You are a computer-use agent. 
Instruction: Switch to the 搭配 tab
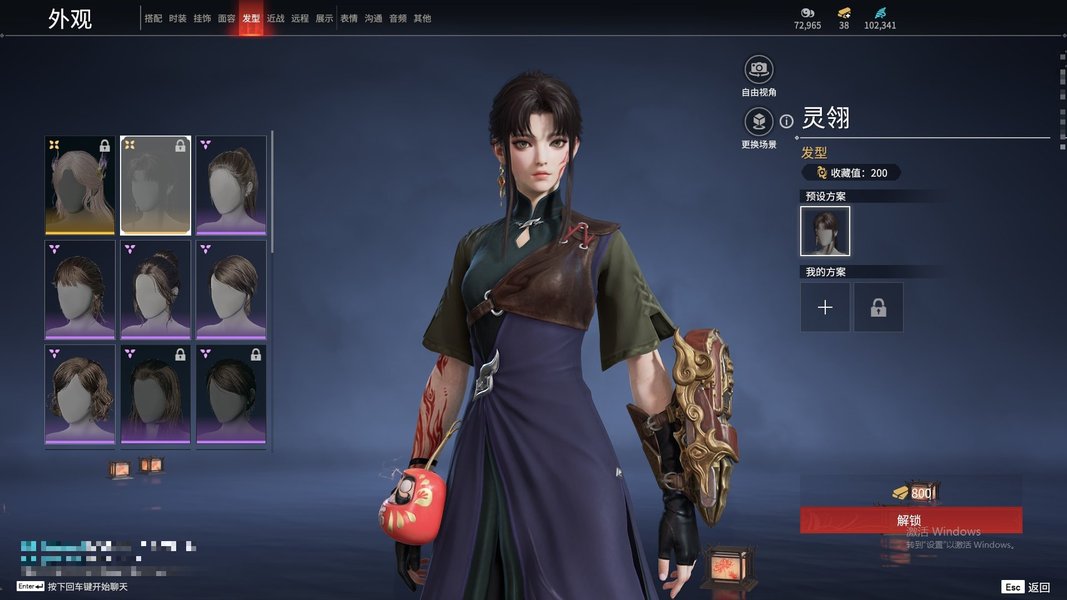(x=153, y=18)
